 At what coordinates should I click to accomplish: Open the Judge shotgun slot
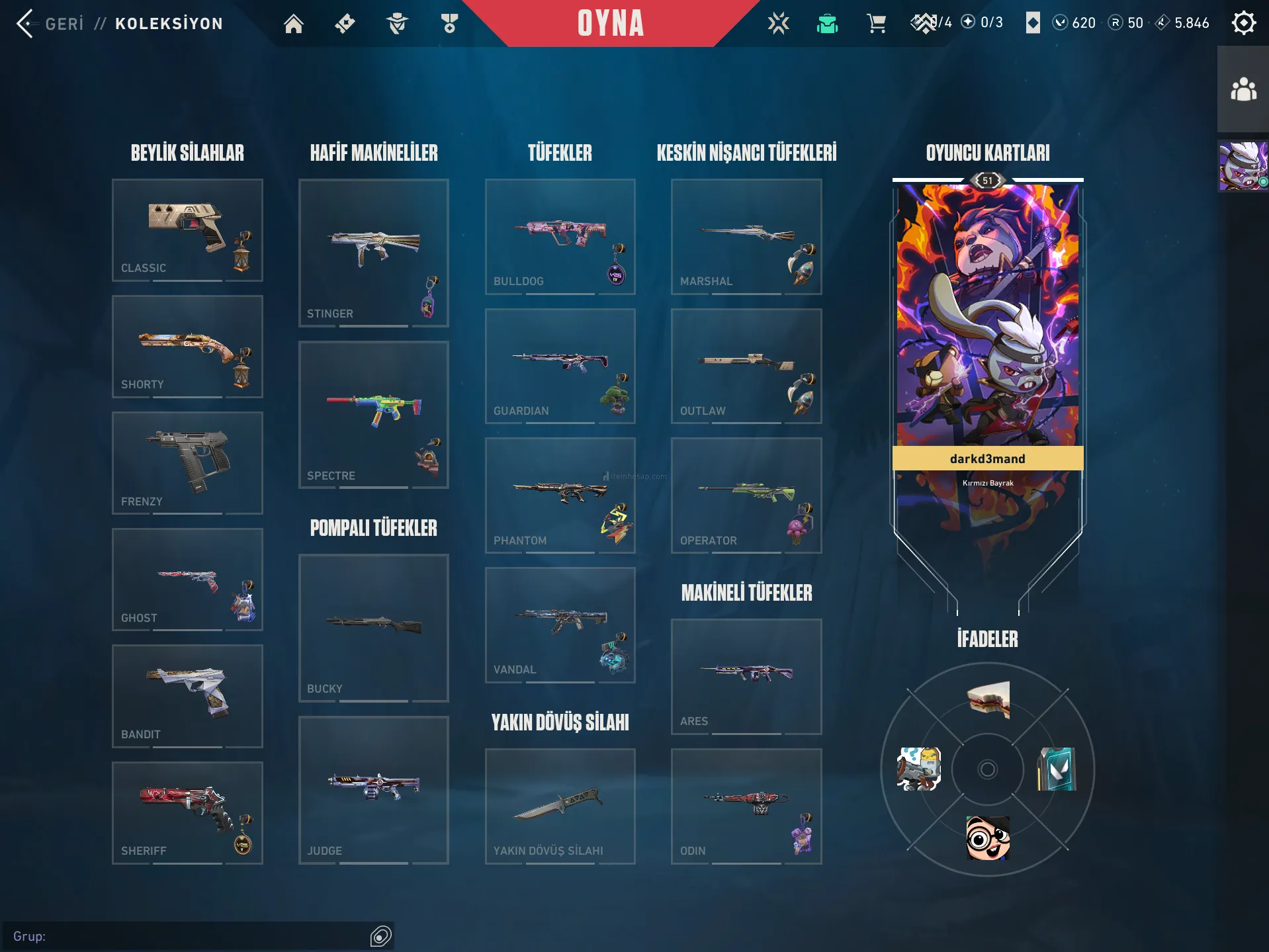373,790
